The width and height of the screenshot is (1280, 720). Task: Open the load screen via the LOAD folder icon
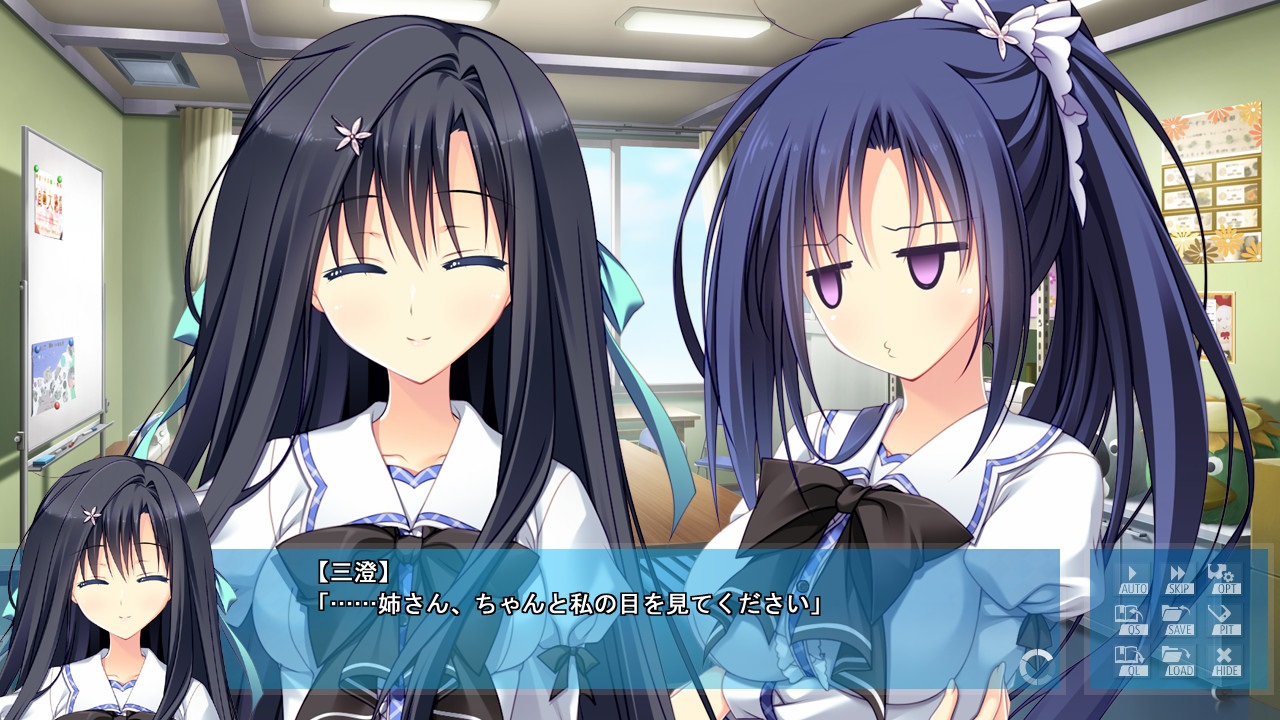click(1177, 658)
